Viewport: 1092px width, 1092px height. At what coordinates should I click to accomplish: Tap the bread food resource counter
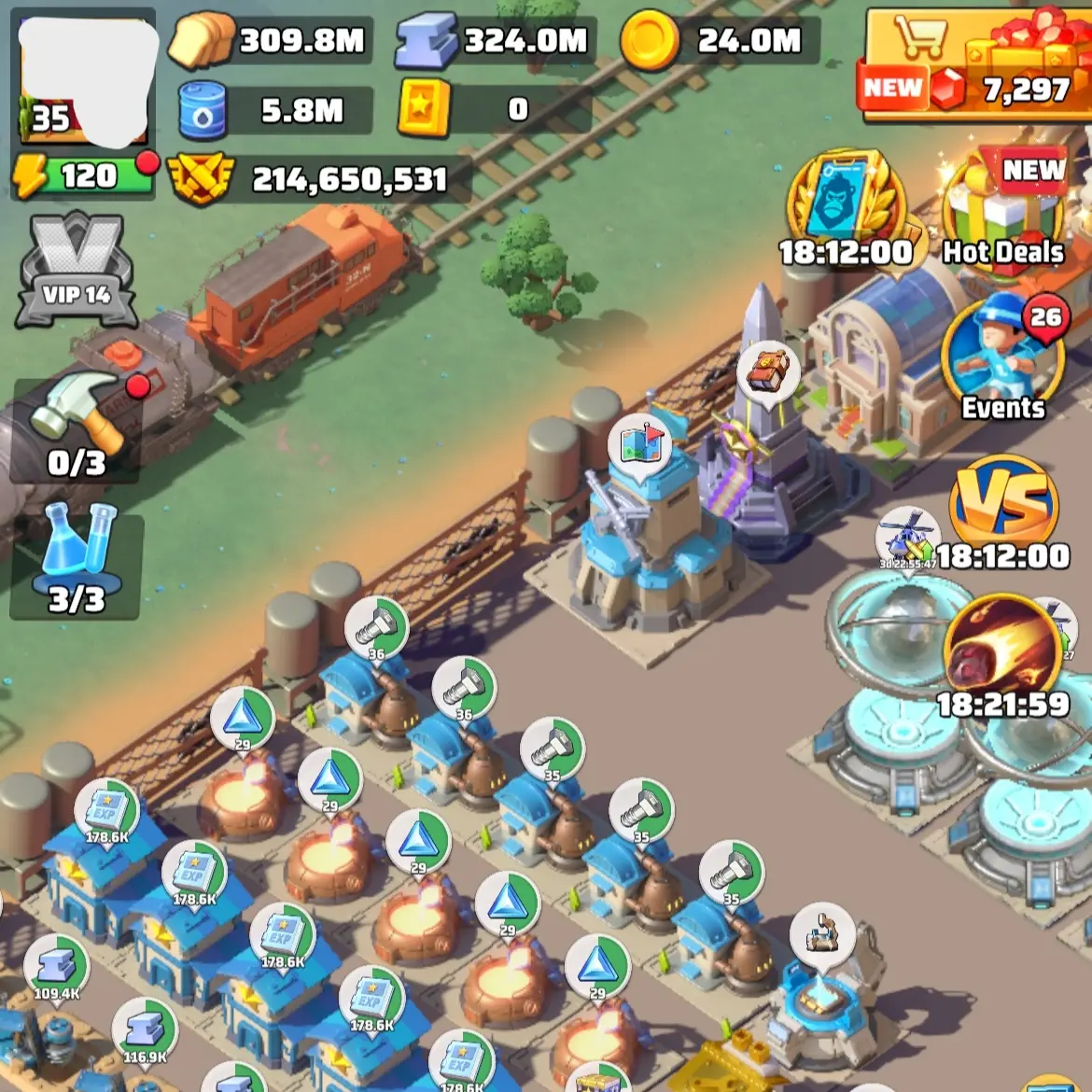pos(271,40)
